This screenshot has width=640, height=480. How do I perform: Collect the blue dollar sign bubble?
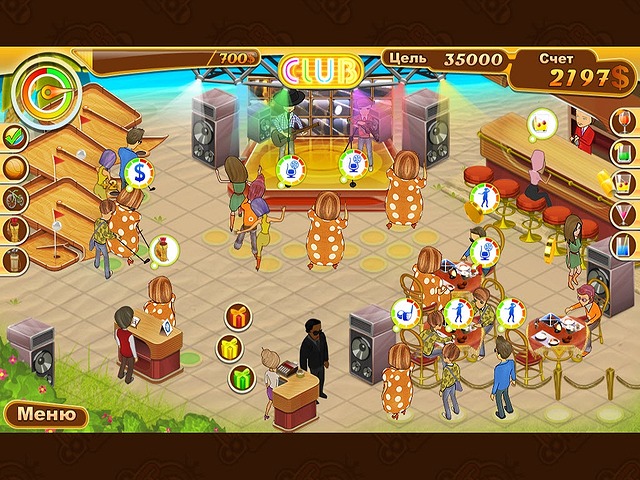pos(138,173)
